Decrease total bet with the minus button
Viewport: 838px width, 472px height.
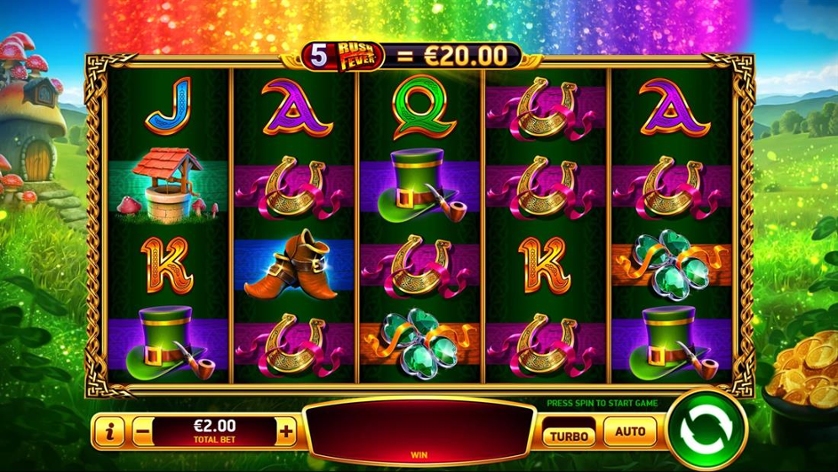tap(143, 432)
